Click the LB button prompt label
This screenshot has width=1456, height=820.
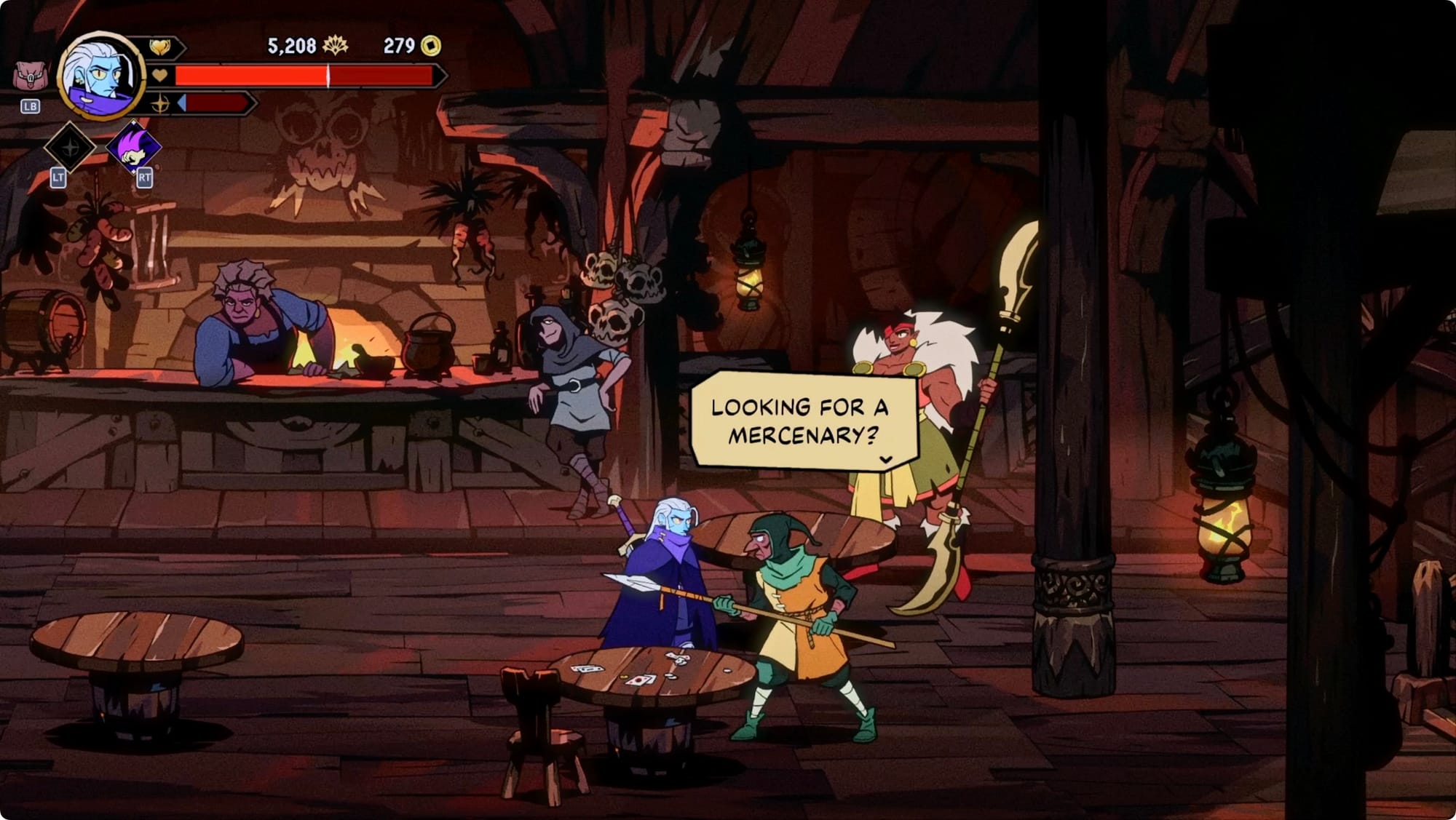[31, 106]
